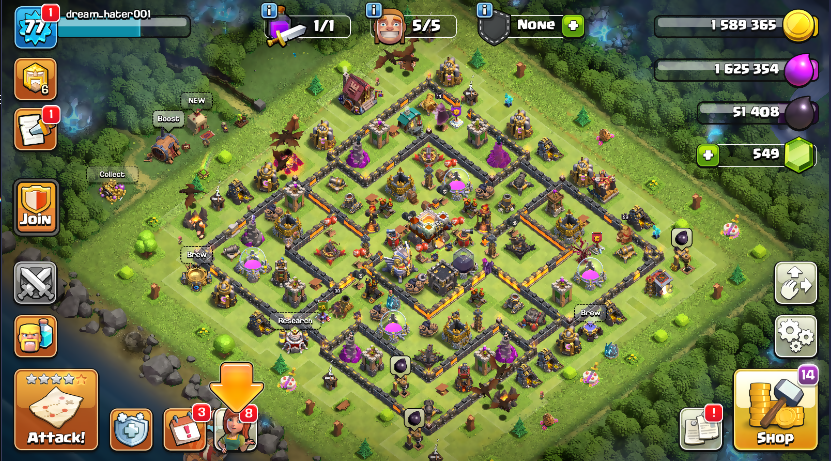The width and height of the screenshot is (831, 461).
Task: Click the blue shield icon next to Attack
Action: click(x=131, y=429)
